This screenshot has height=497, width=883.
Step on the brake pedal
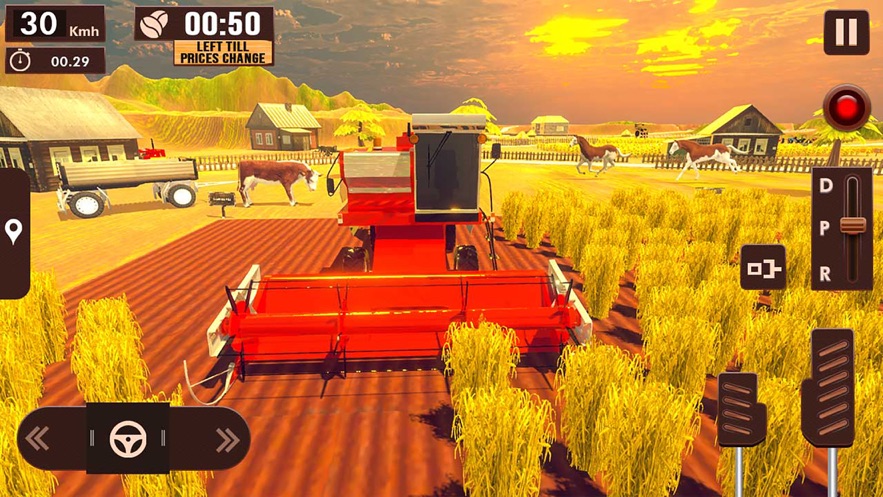(x=741, y=408)
